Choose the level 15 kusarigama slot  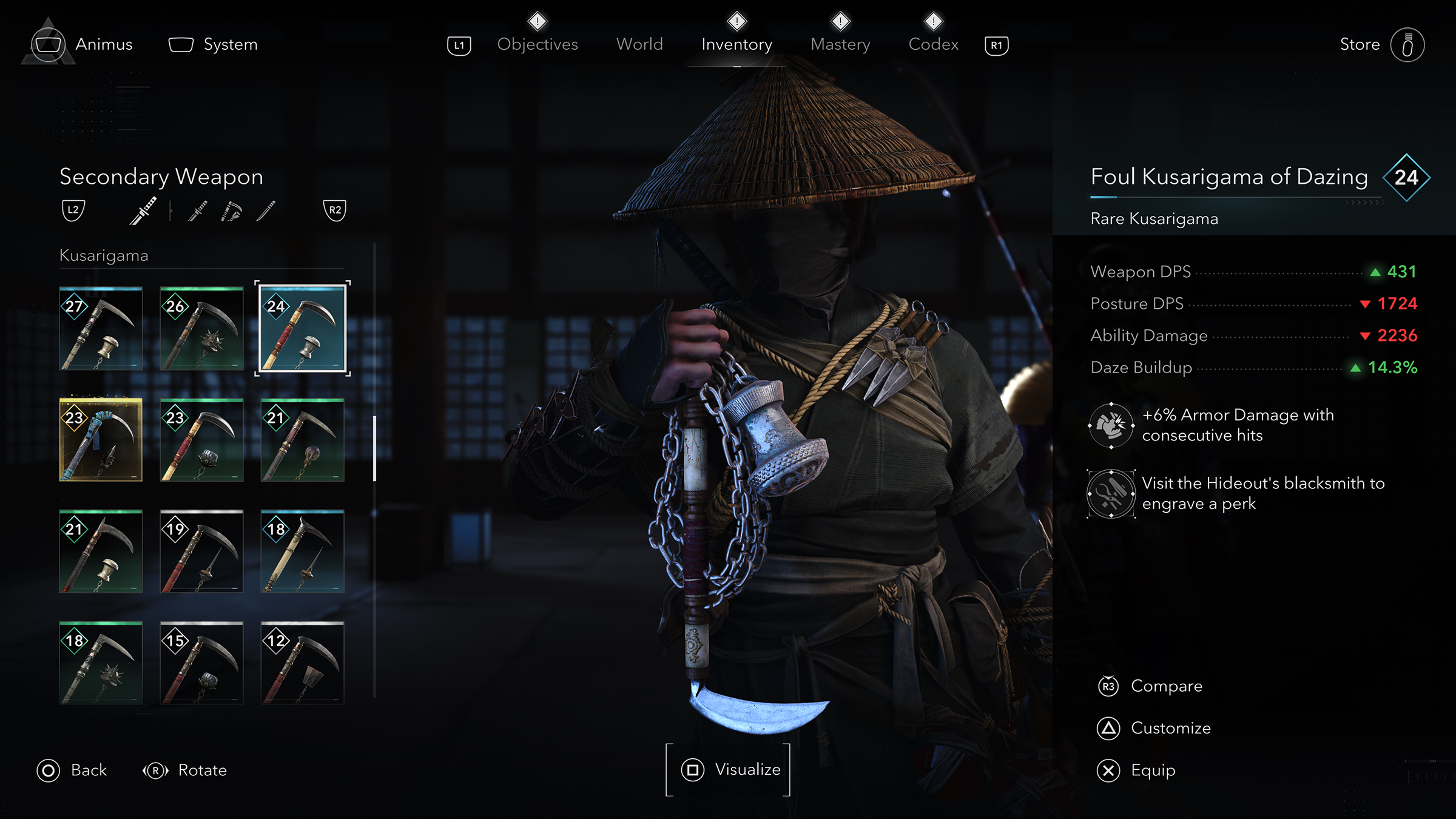coord(201,662)
